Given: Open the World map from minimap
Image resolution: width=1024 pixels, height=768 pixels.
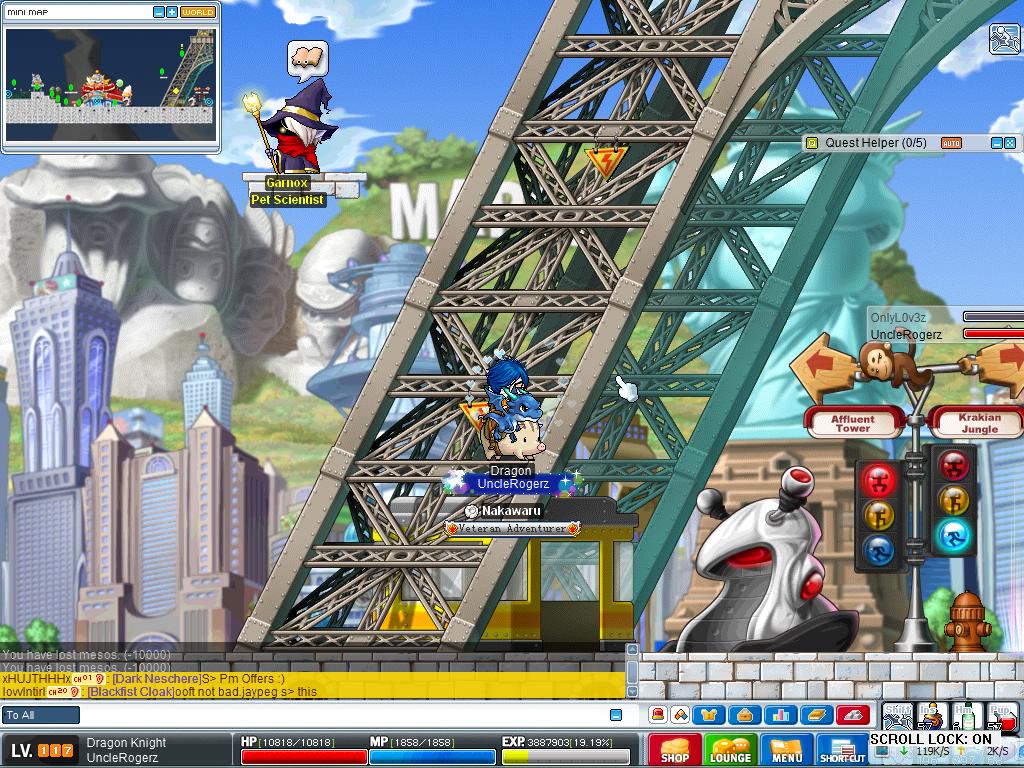Looking at the screenshot, I should pyautogui.click(x=197, y=12).
